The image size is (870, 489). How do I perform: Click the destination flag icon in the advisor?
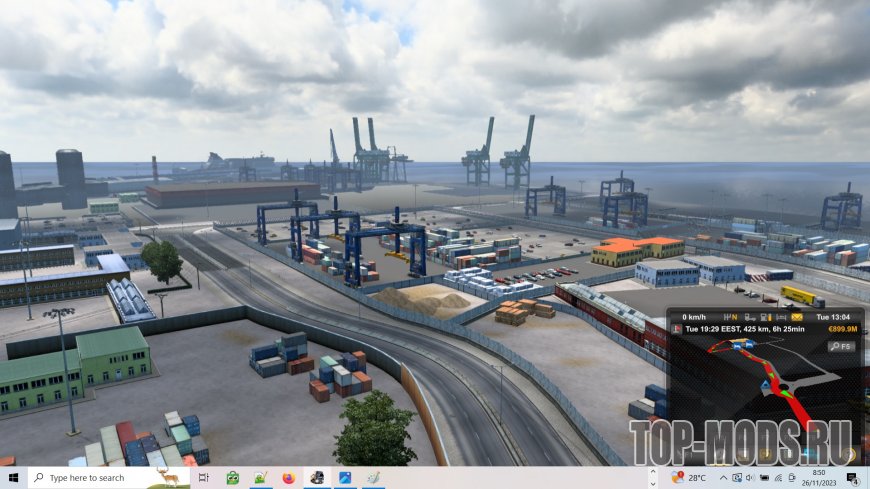tap(678, 329)
